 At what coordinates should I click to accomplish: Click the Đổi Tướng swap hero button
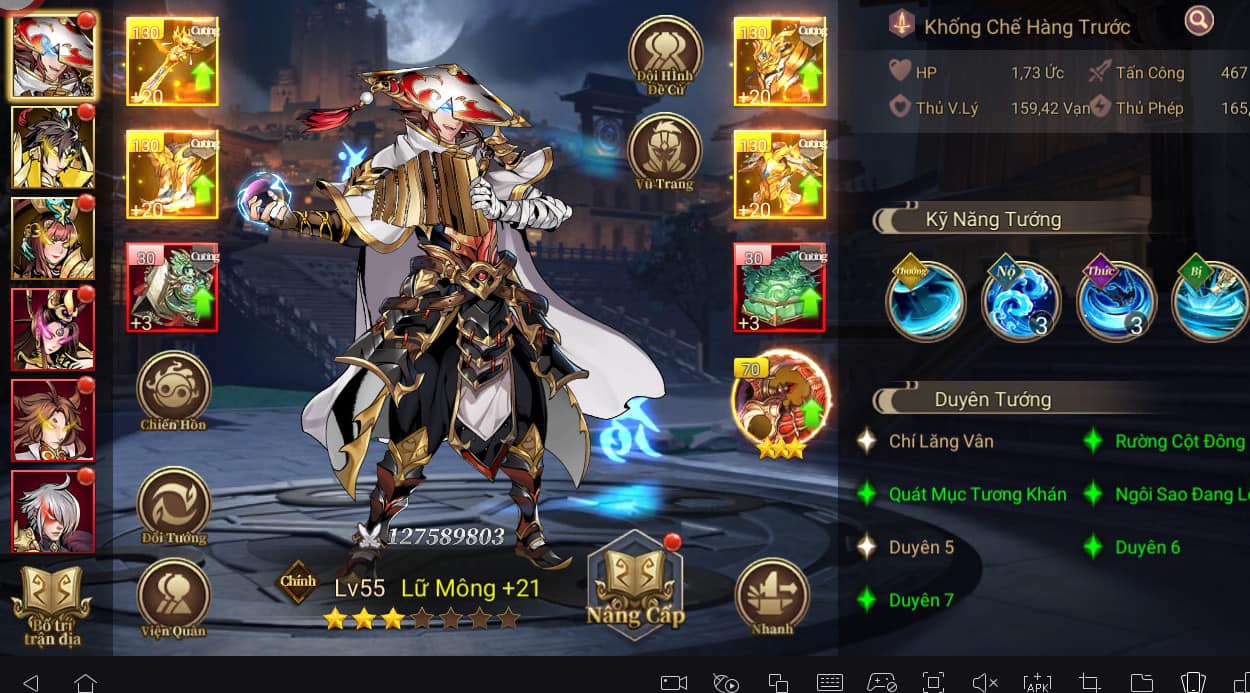point(173,503)
